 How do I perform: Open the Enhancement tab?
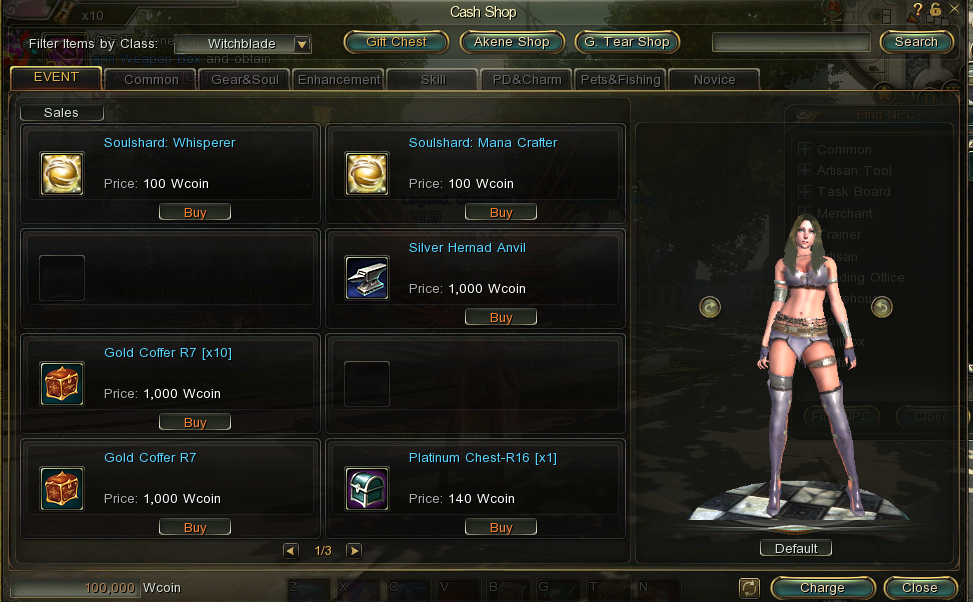pos(339,80)
